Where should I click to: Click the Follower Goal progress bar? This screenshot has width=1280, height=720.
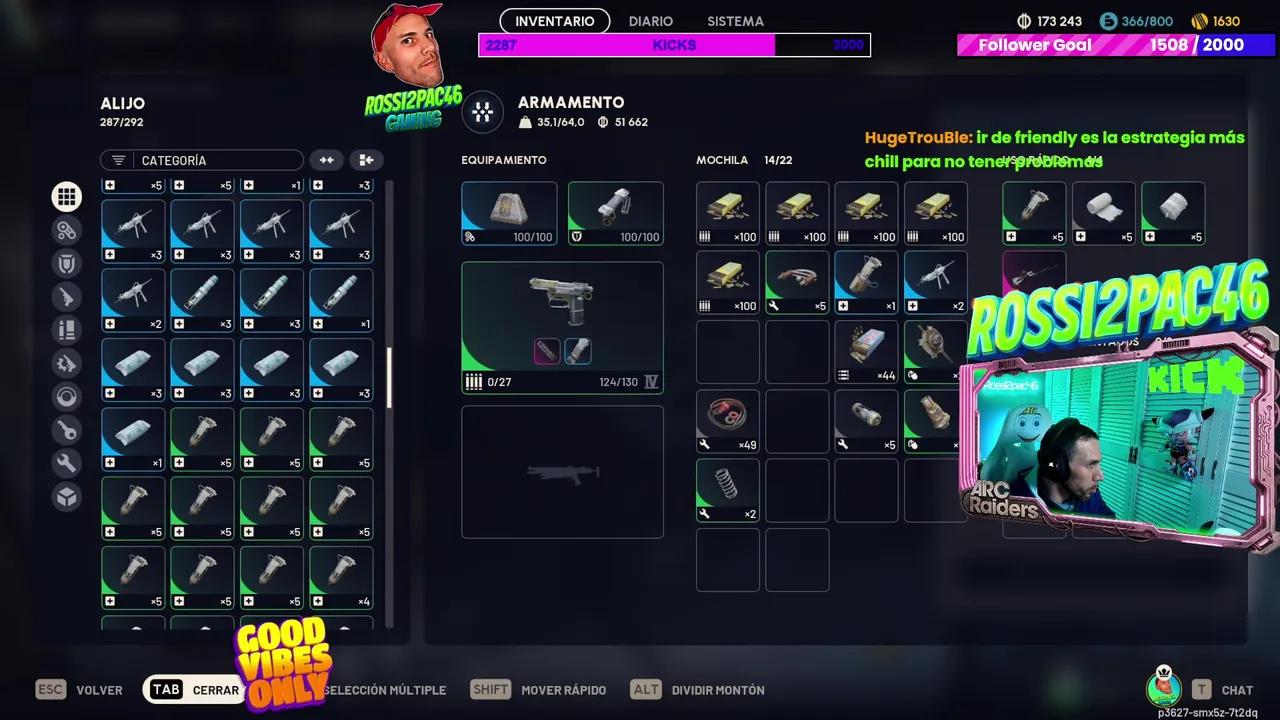(x=1115, y=45)
